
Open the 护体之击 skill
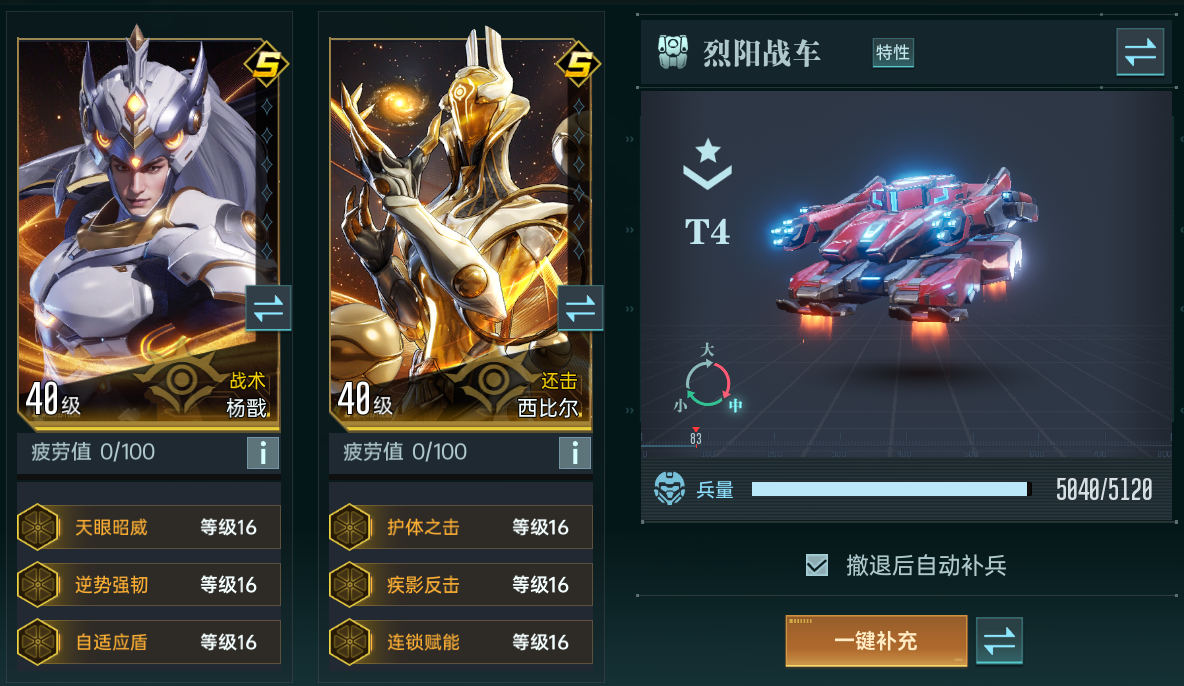coord(461,527)
